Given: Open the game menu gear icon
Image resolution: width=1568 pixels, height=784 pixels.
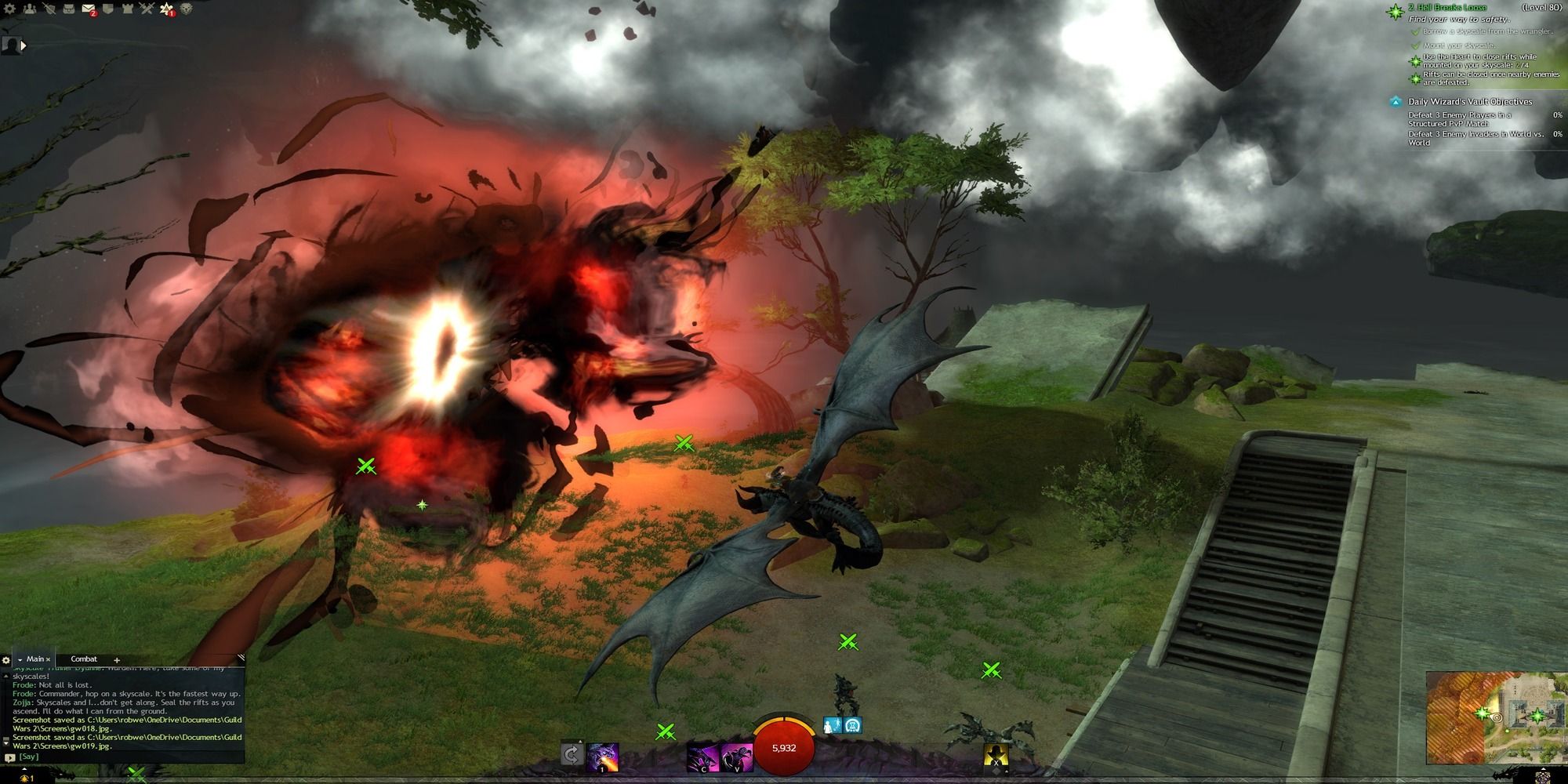Looking at the screenshot, I should (x=9, y=9).
